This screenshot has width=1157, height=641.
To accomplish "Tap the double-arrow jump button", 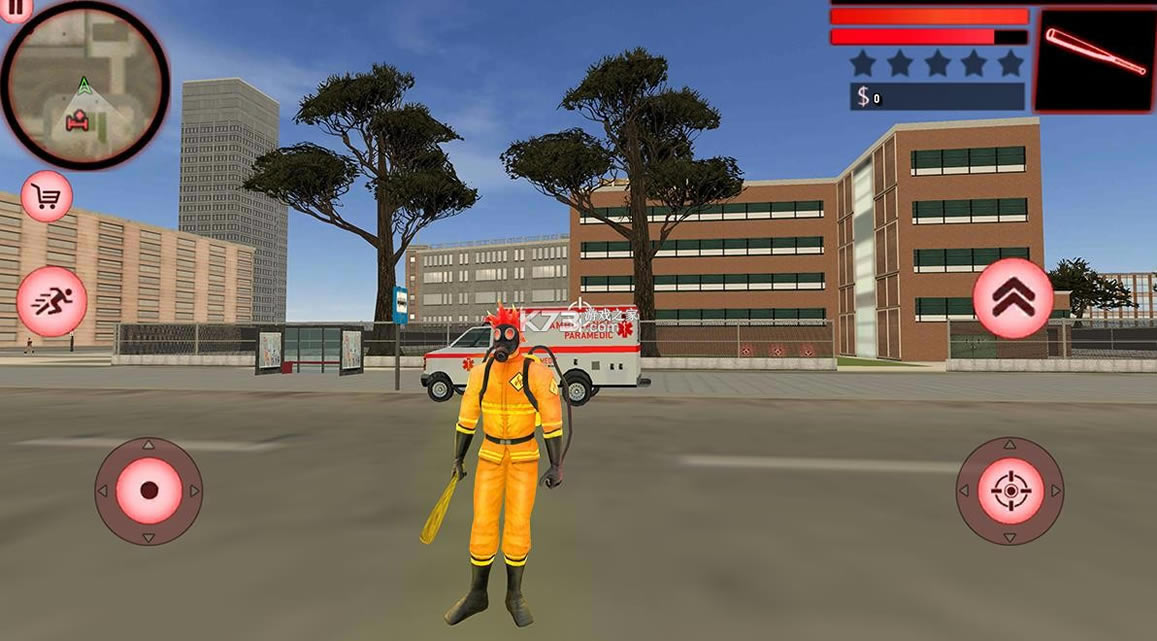I will [1012, 298].
